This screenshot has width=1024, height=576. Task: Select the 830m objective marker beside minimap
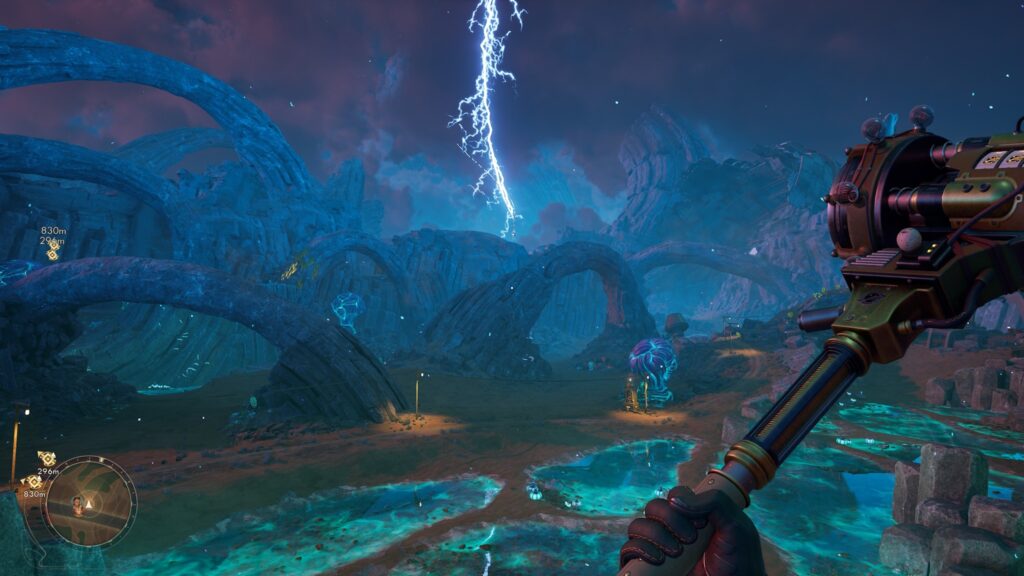(x=31, y=481)
